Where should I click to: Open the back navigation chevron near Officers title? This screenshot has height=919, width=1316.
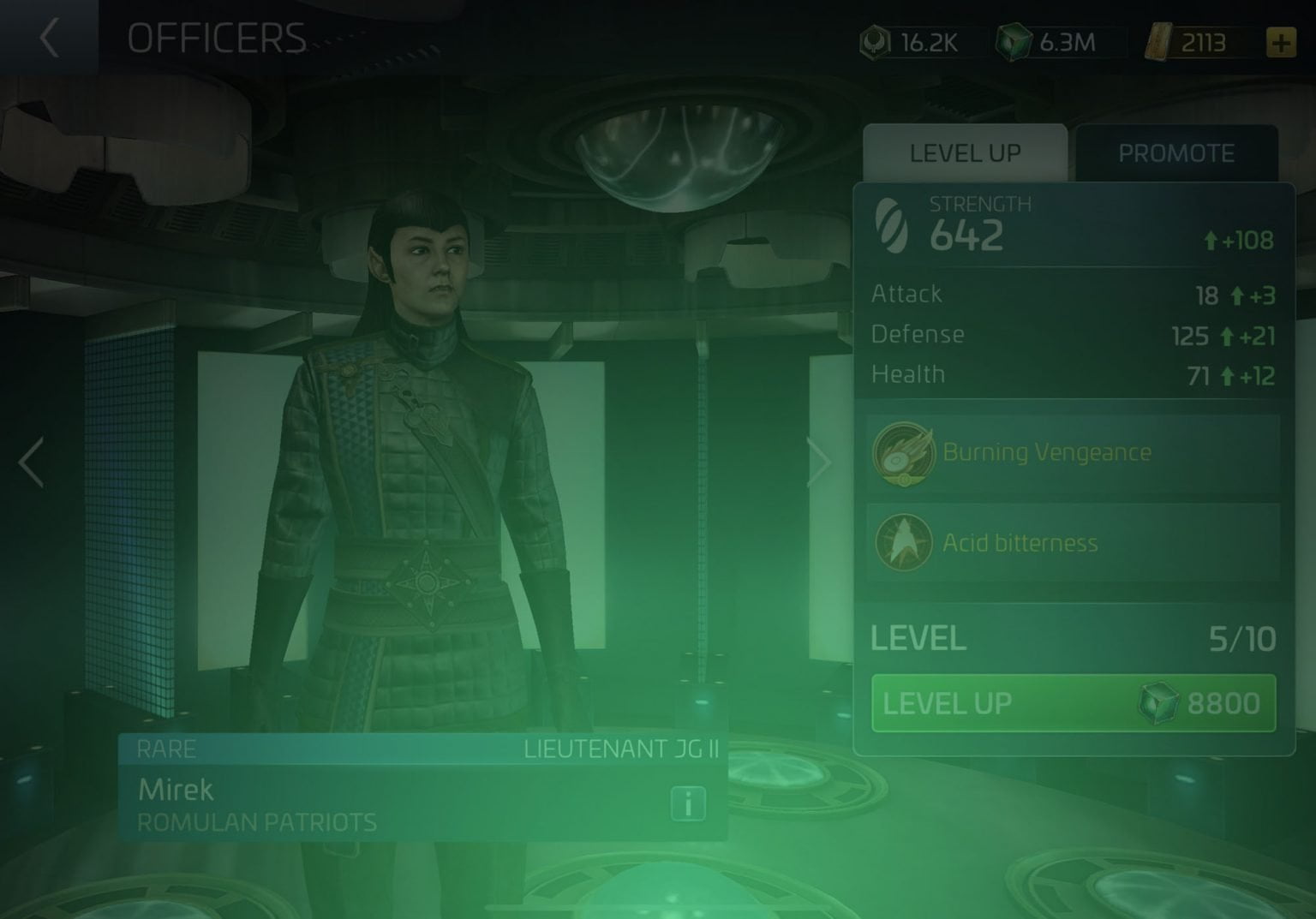[49, 38]
